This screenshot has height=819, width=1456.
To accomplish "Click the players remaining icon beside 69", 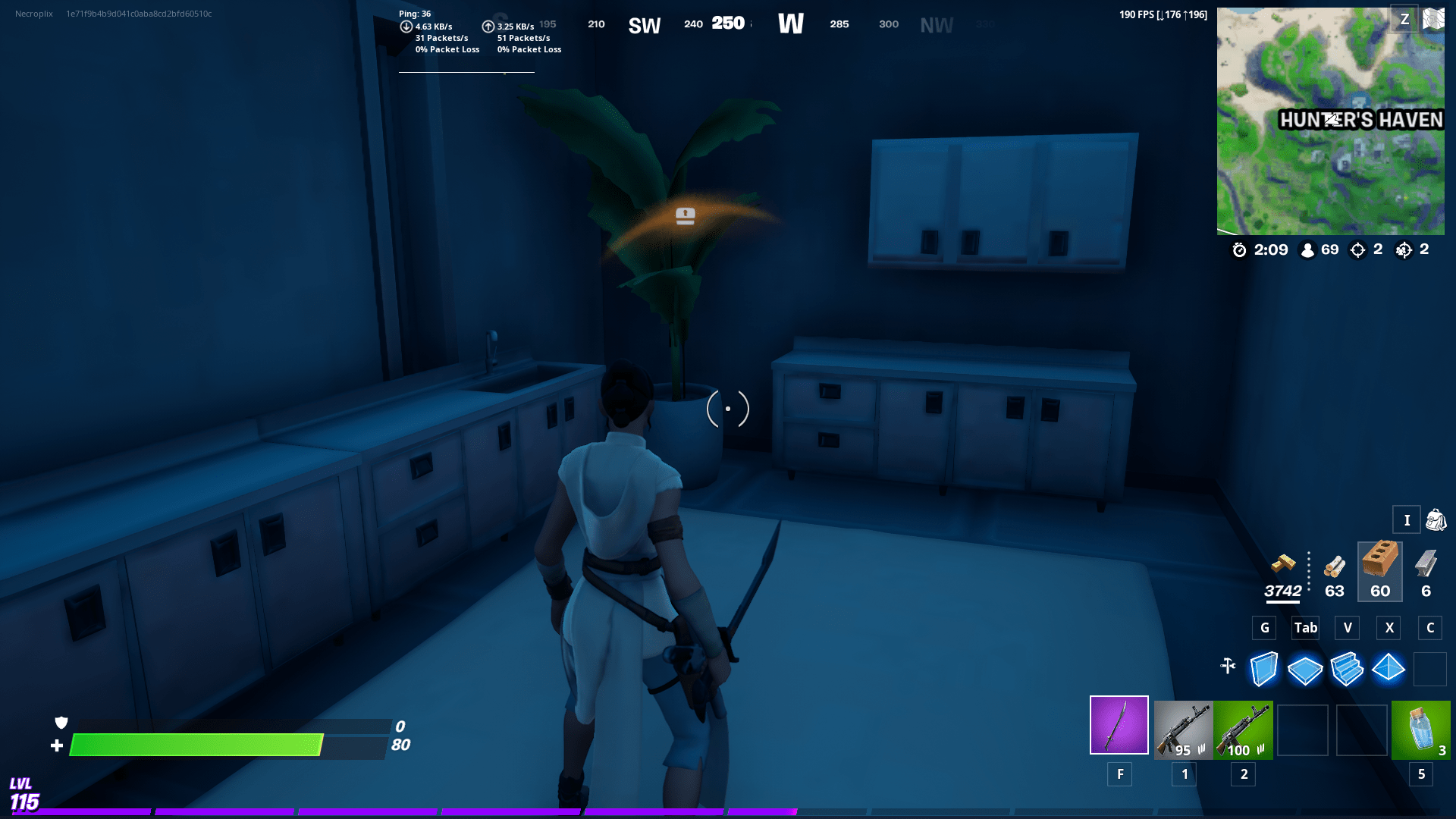I will coord(1306,250).
